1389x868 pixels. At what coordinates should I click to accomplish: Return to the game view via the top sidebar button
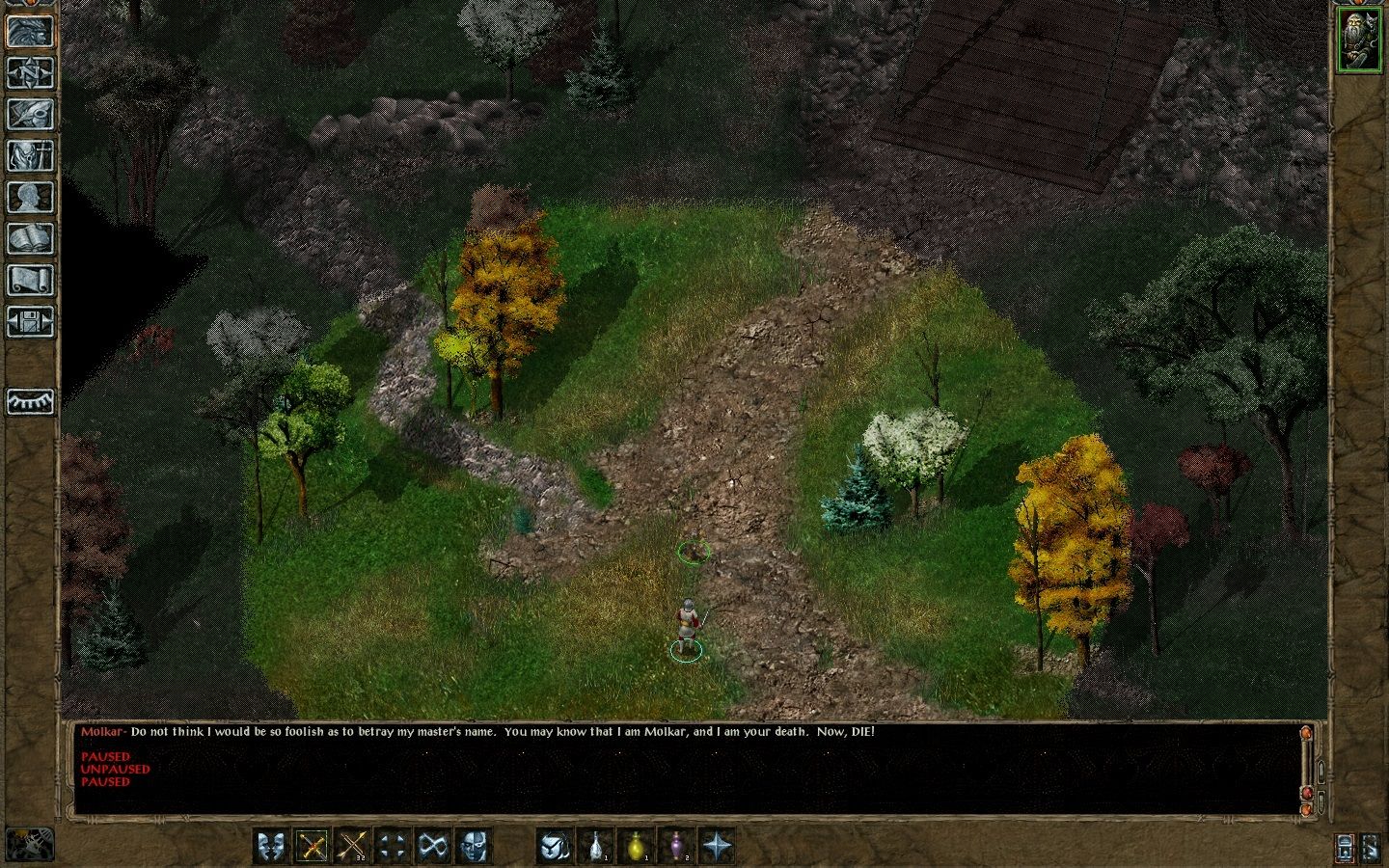click(x=30, y=31)
